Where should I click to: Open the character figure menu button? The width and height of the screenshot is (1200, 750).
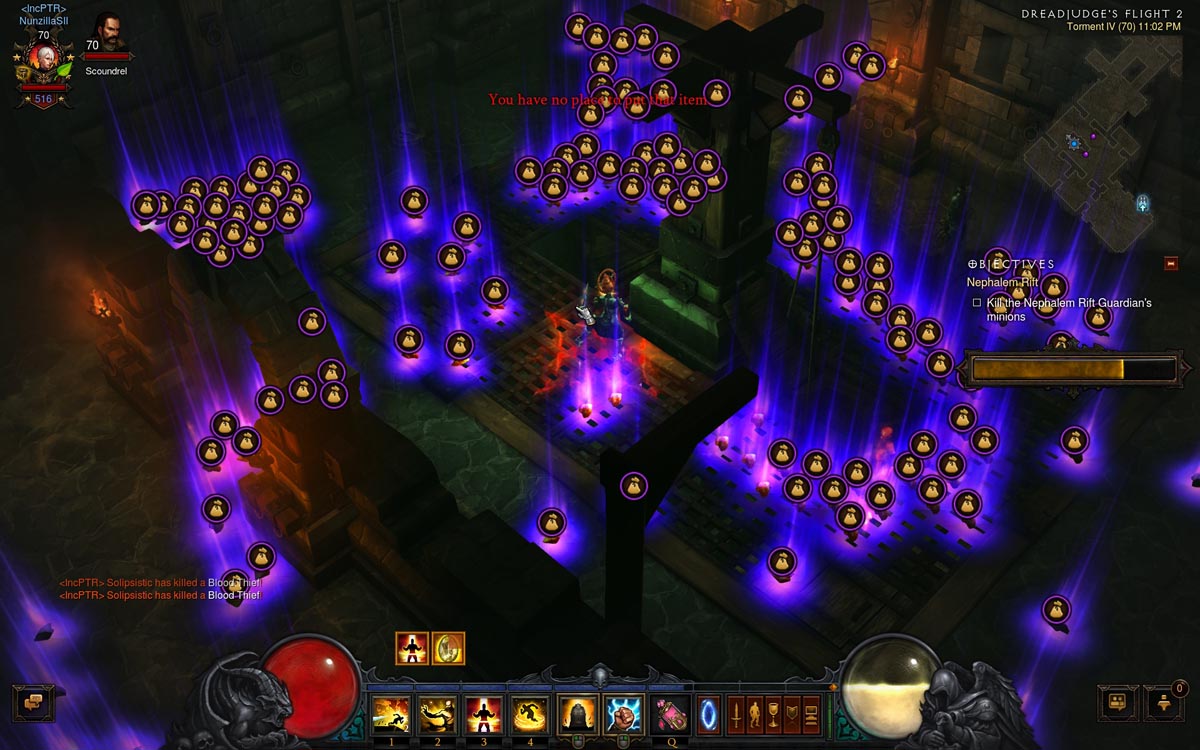[x=755, y=714]
